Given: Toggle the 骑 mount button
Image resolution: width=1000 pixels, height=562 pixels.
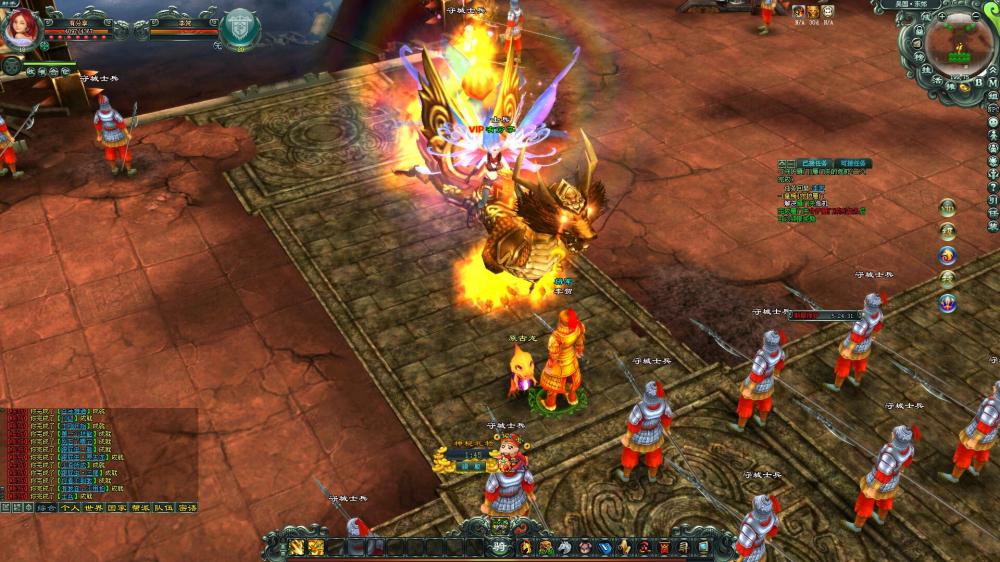Looking at the screenshot, I should [x=500, y=546].
